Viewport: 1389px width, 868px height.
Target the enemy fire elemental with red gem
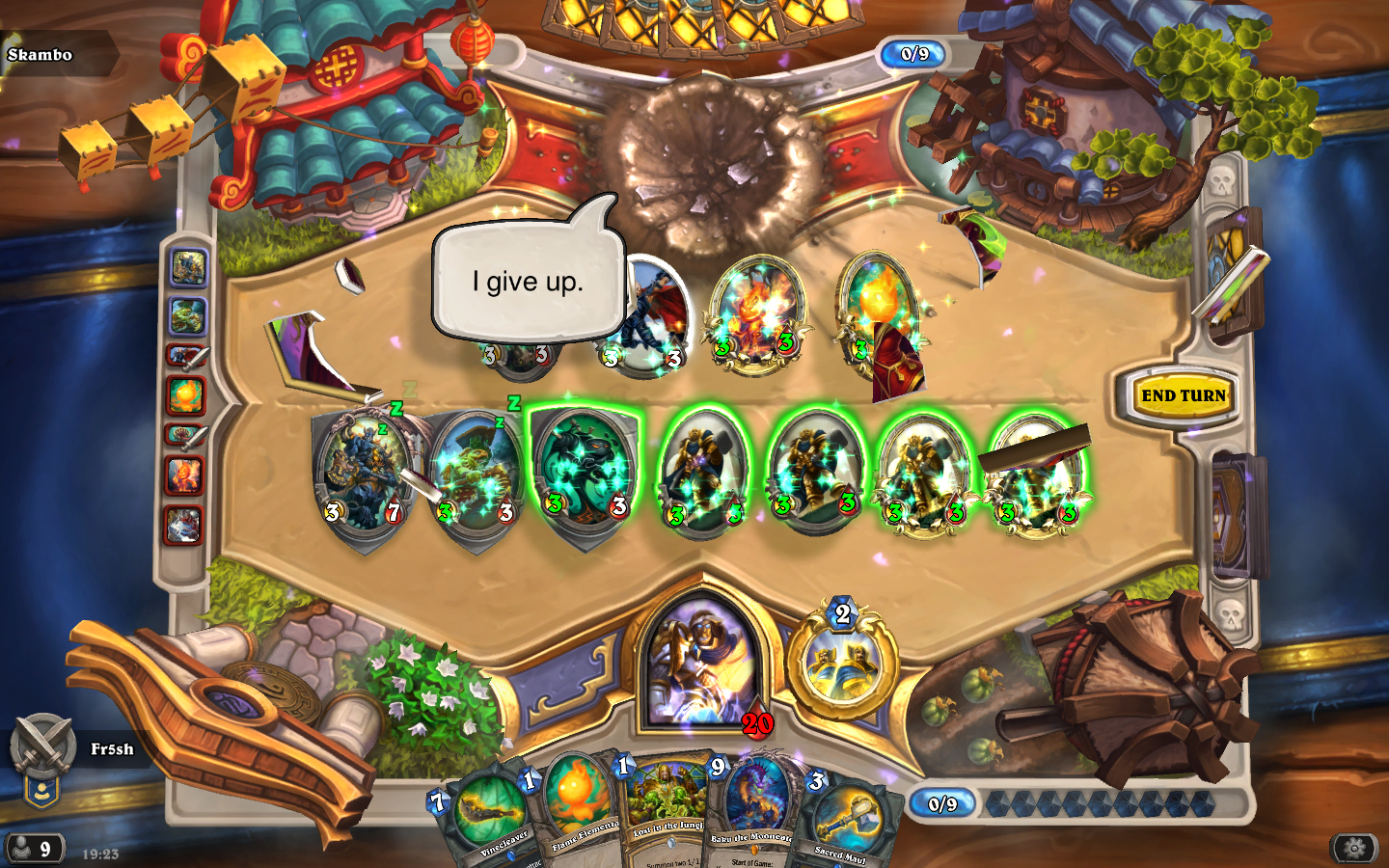tap(757, 313)
